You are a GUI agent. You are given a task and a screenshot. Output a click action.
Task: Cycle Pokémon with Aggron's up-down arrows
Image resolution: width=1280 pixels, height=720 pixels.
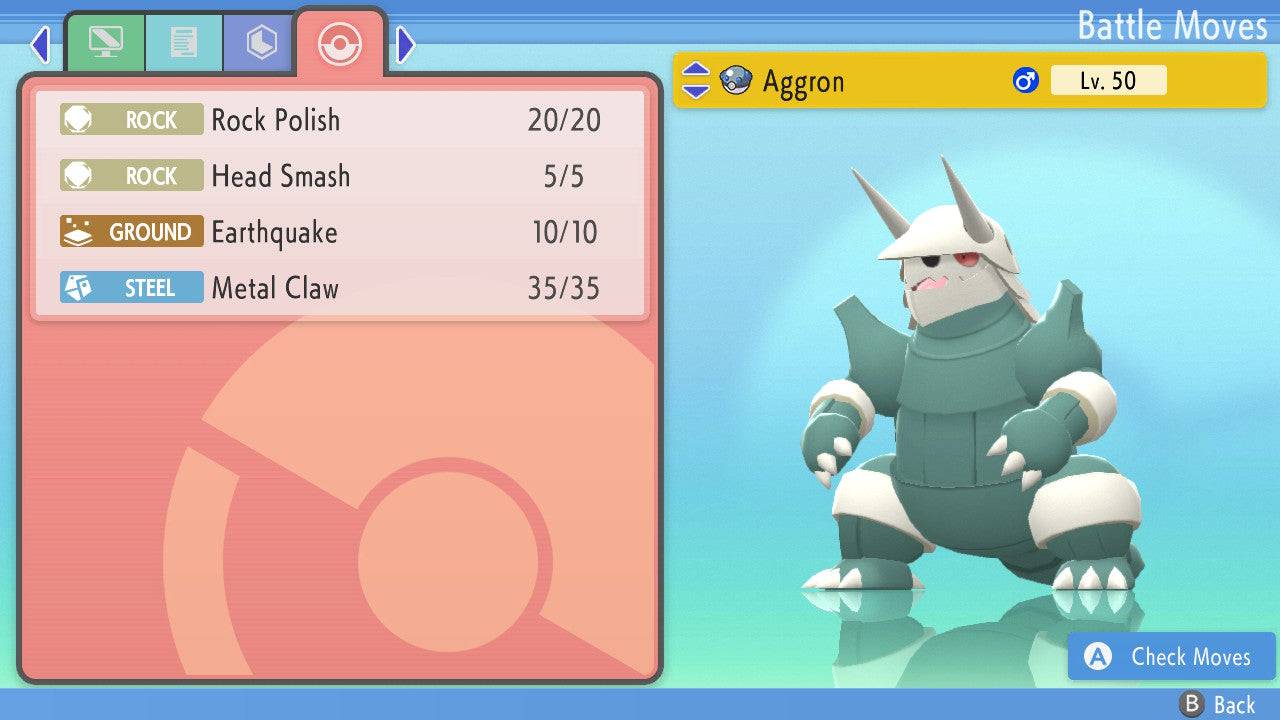click(695, 80)
